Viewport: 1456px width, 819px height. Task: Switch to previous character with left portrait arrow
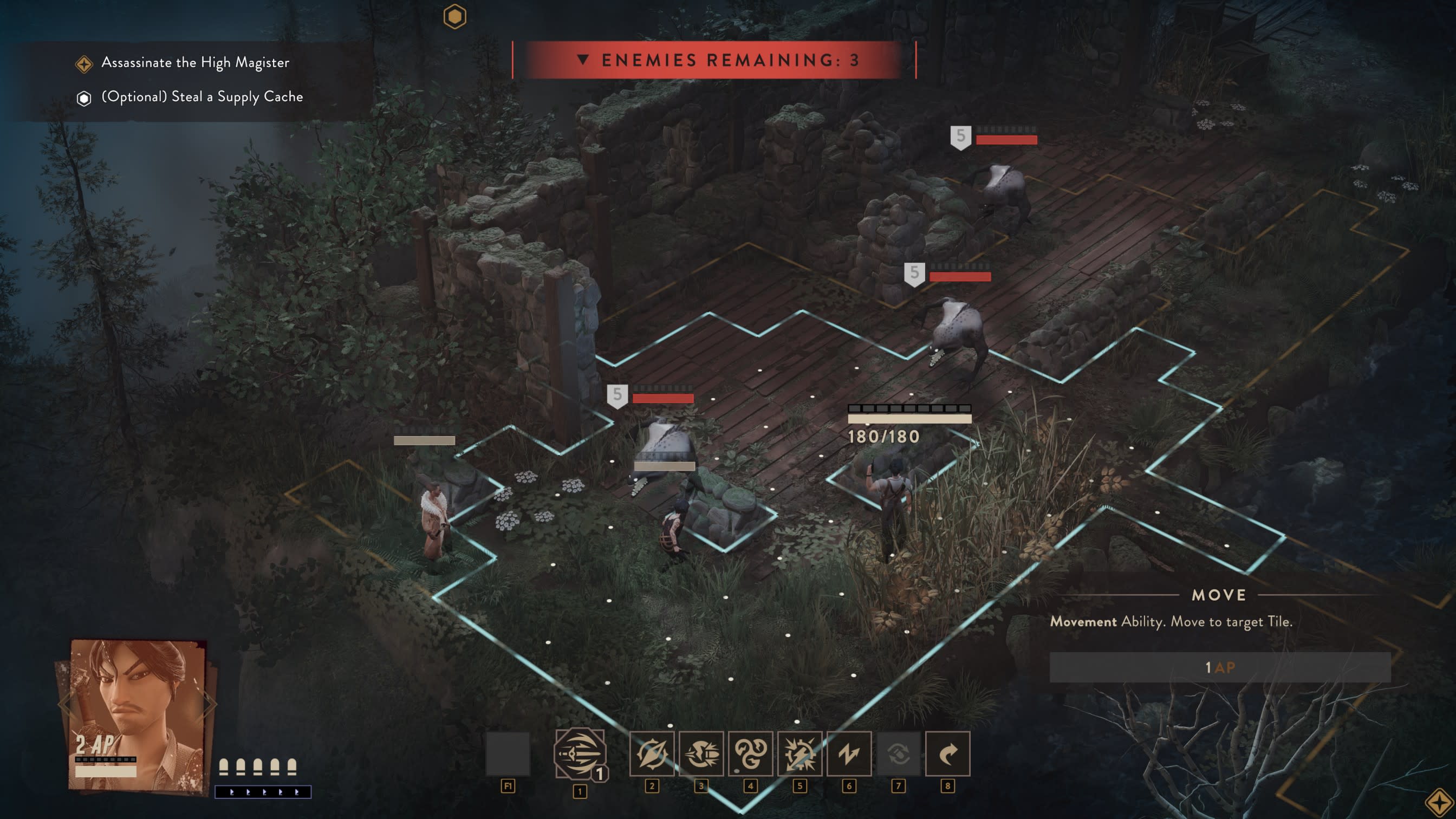click(65, 704)
